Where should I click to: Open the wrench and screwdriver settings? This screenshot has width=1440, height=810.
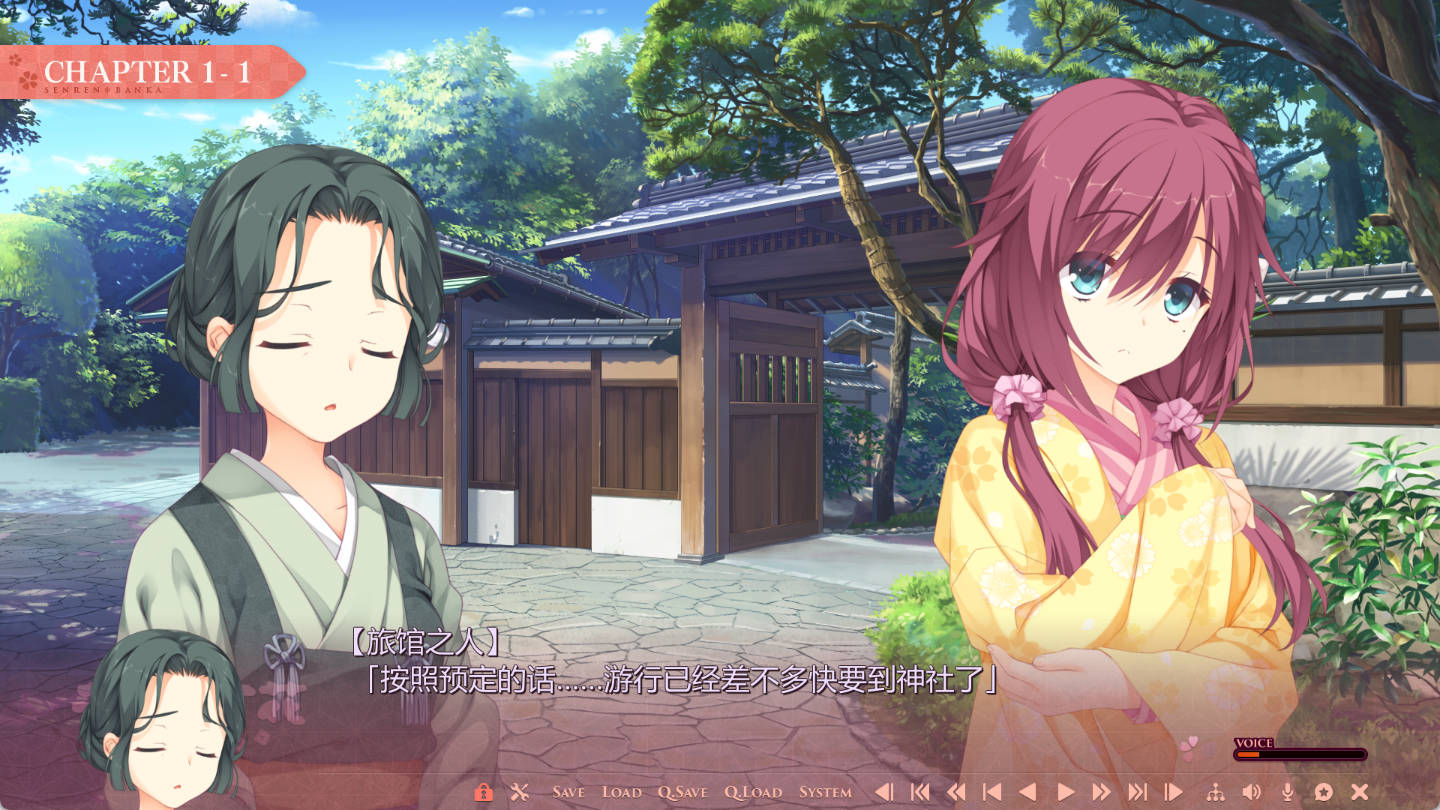[x=519, y=792]
